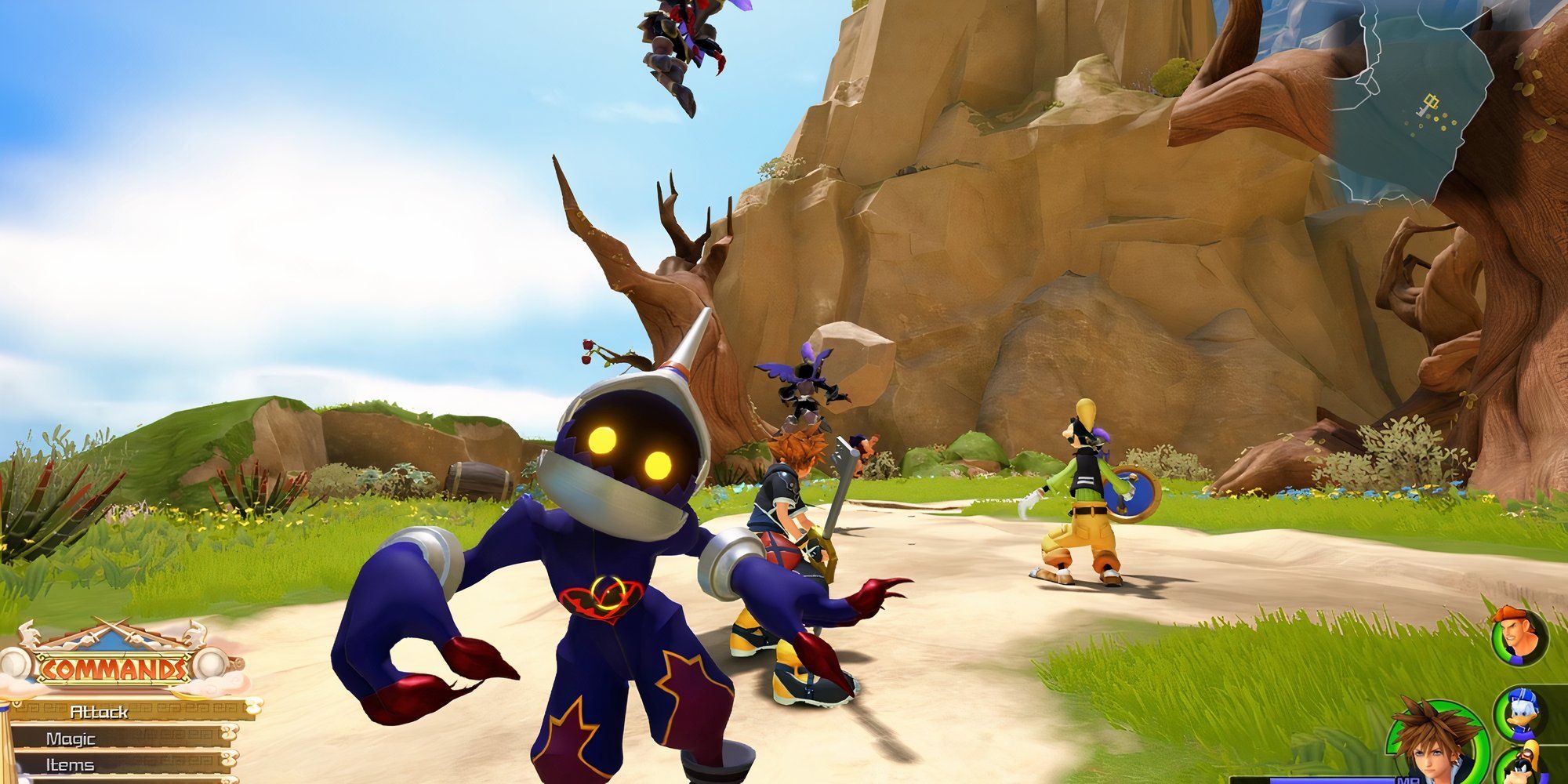
Task: Click Sora's portrait in the bottom right
Action: 1432,750
